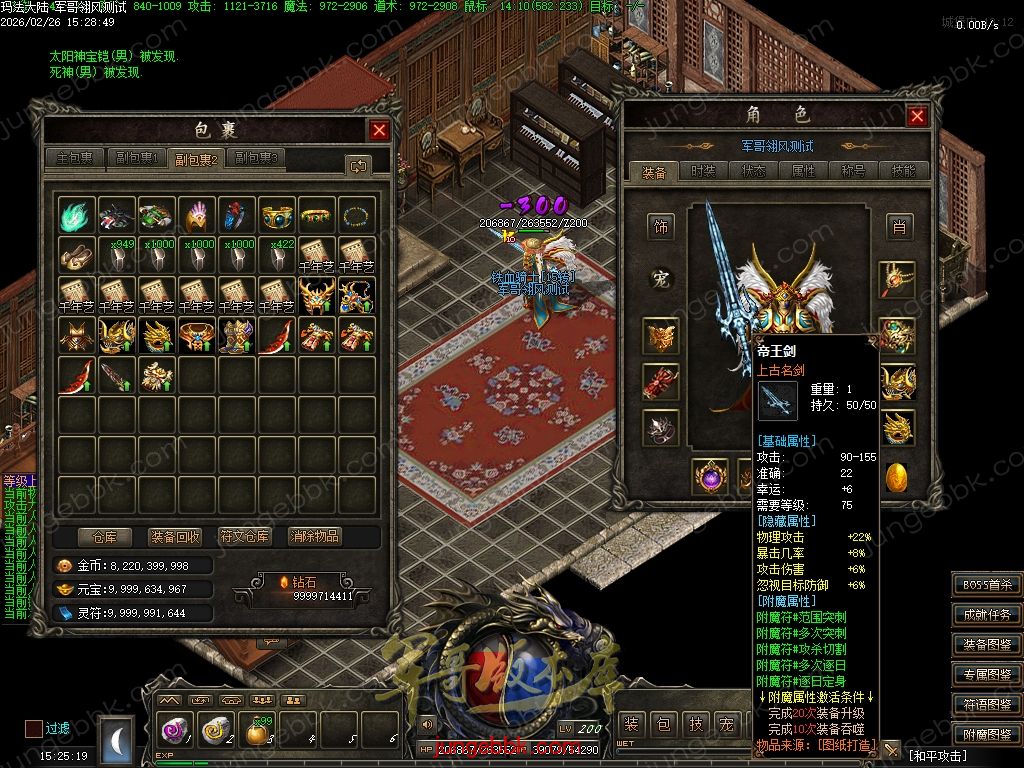Open the 成就任务 achievement quests button
1024x768 pixels.
coord(987,615)
